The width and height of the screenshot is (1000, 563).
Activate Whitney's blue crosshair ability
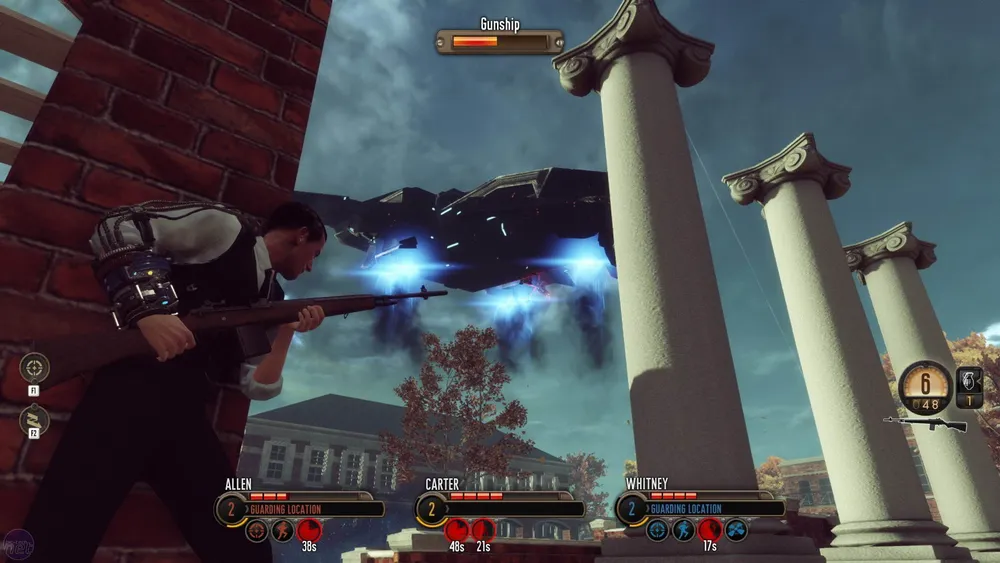[657, 530]
